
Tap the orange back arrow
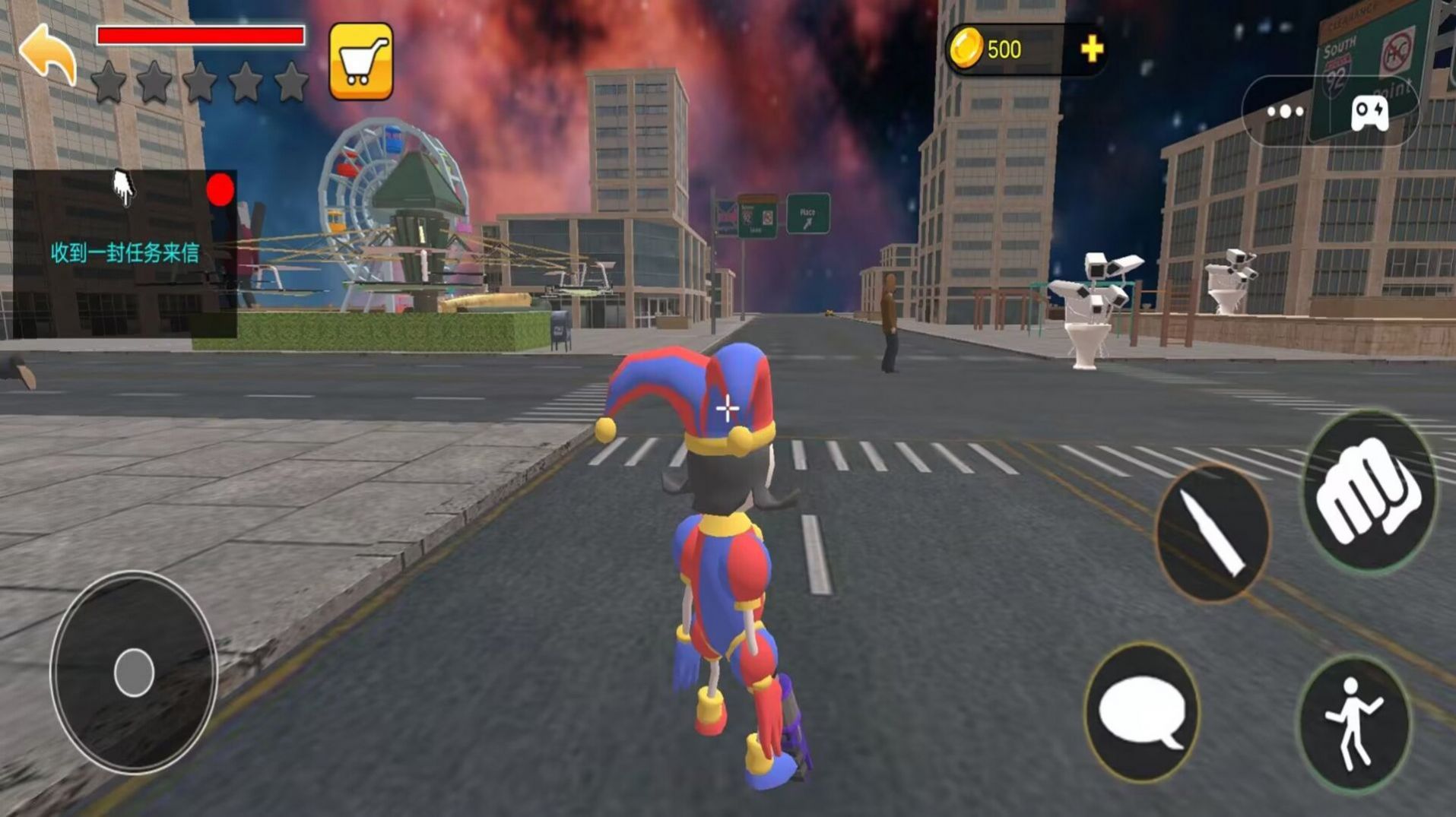pos(48,53)
